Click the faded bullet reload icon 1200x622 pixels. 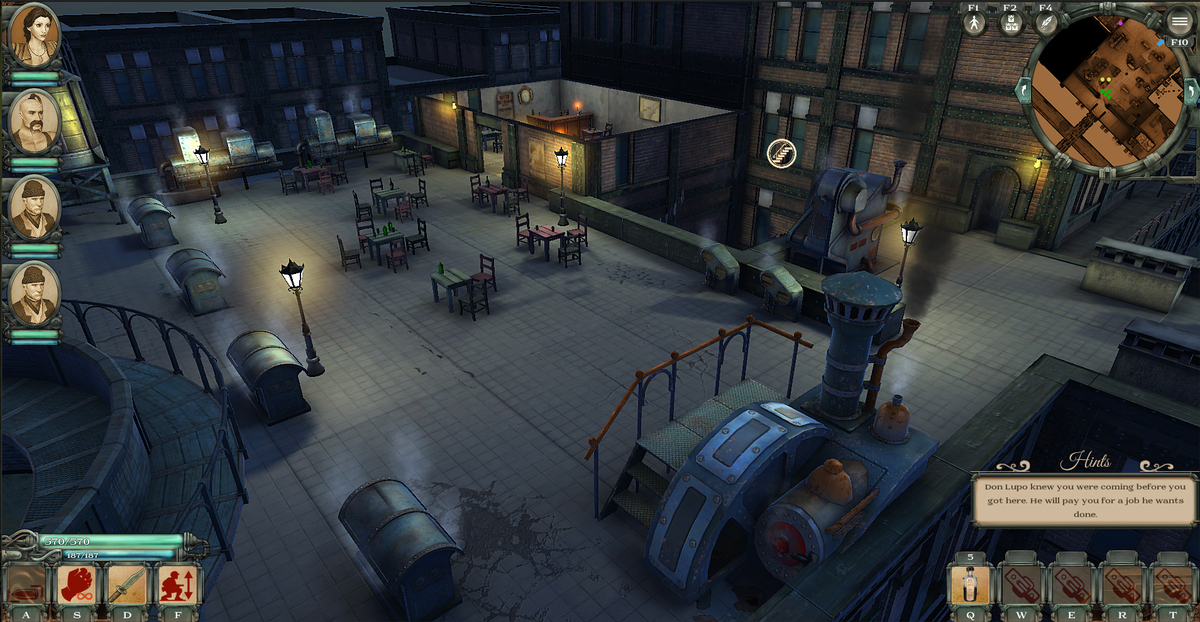[27, 586]
